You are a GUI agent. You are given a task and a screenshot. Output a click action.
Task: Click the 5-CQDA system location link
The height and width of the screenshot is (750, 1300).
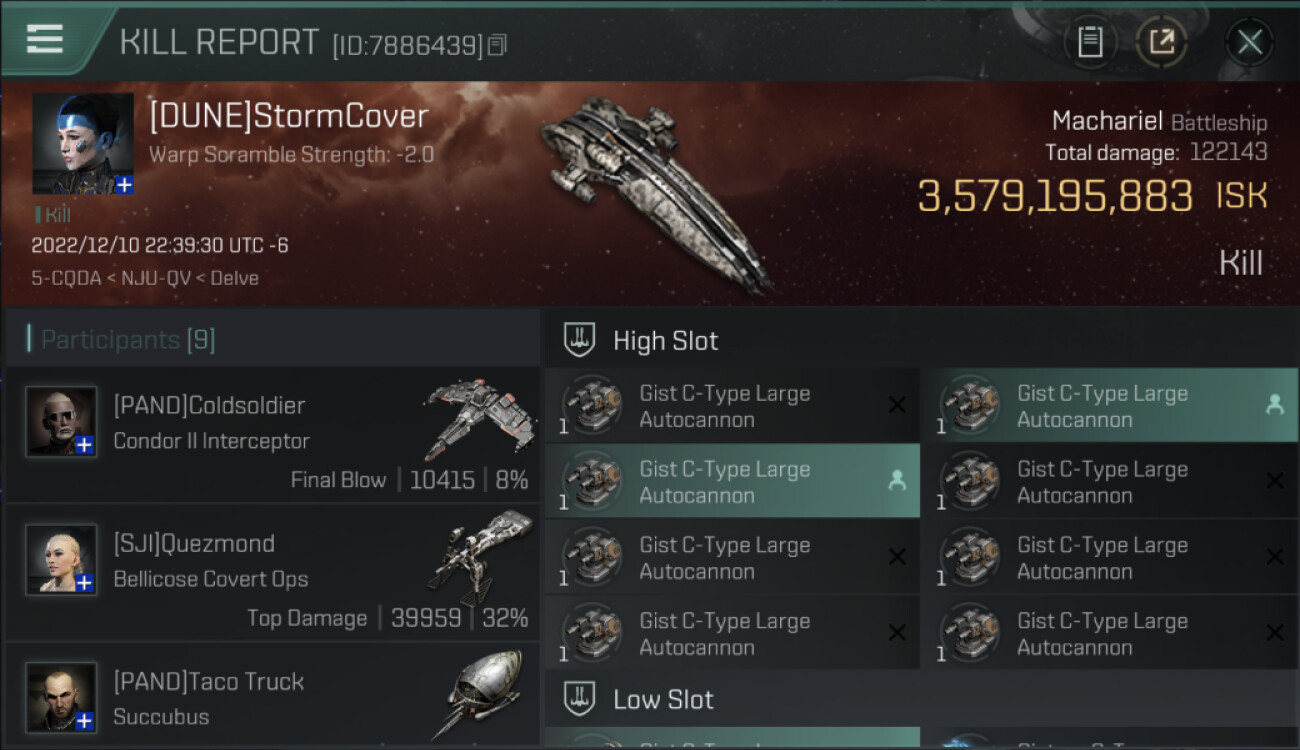(x=66, y=278)
